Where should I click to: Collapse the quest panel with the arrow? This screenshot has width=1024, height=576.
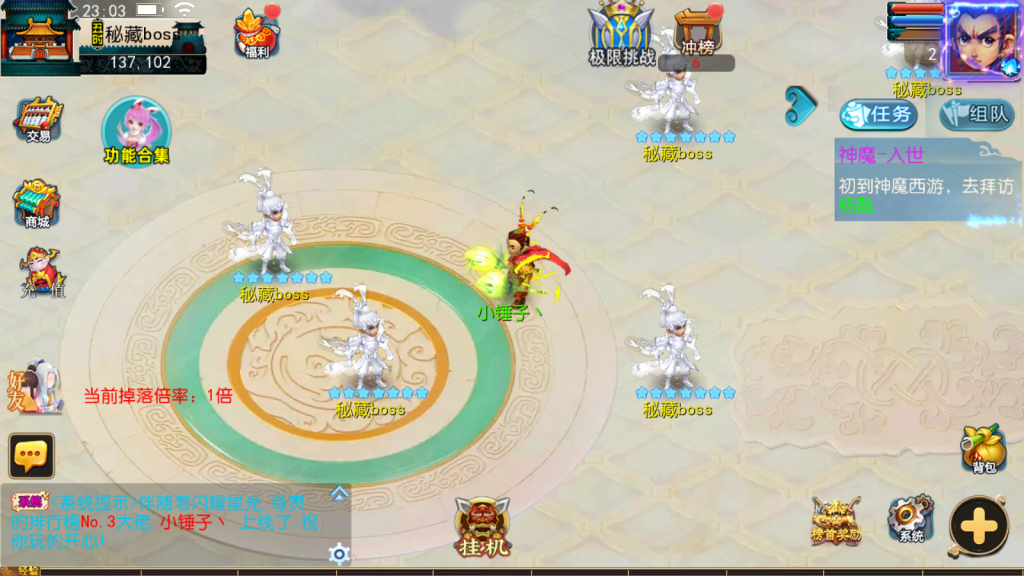click(x=800, y=106)
